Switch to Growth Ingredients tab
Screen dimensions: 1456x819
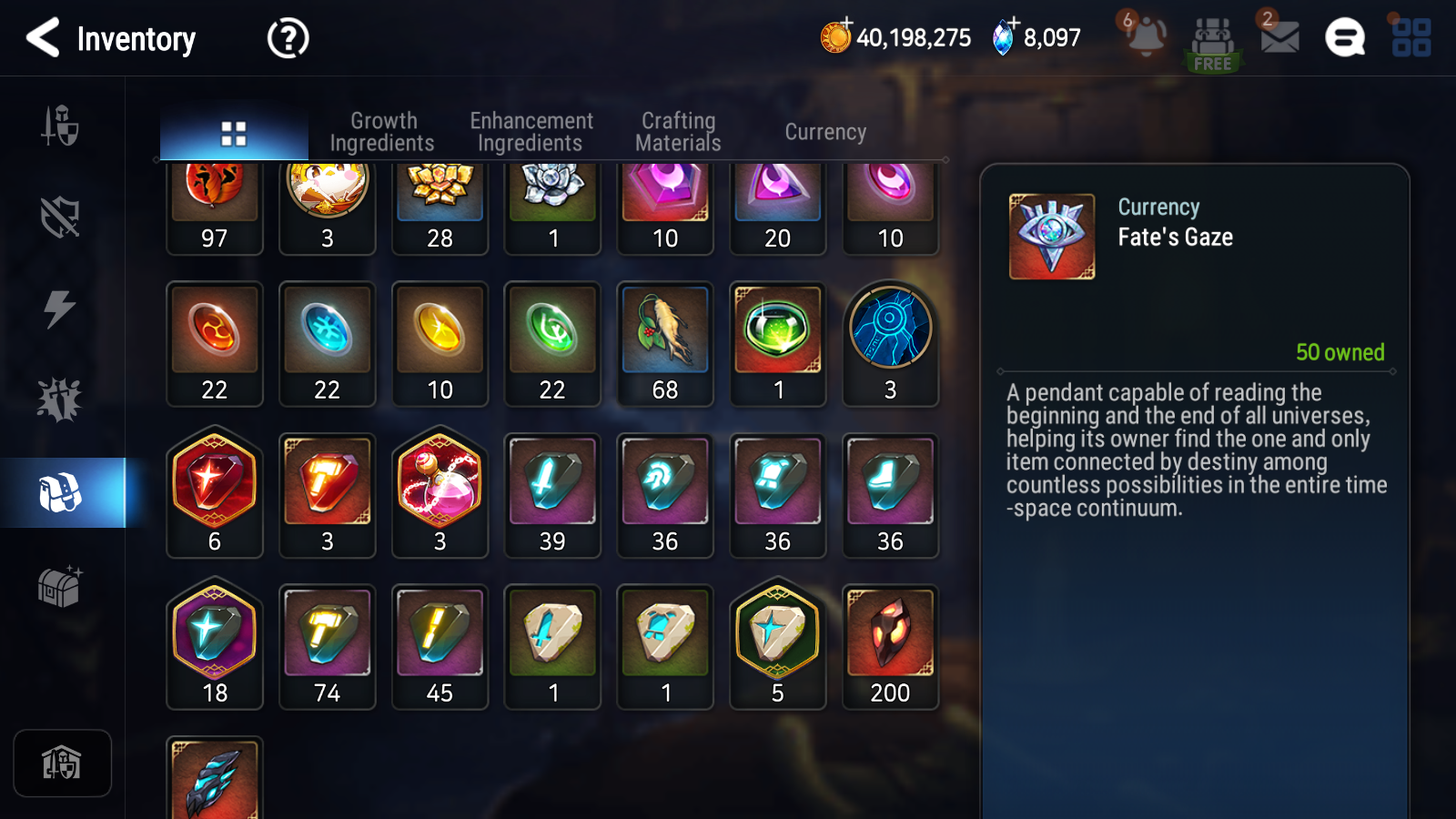(x=382, y=132)
